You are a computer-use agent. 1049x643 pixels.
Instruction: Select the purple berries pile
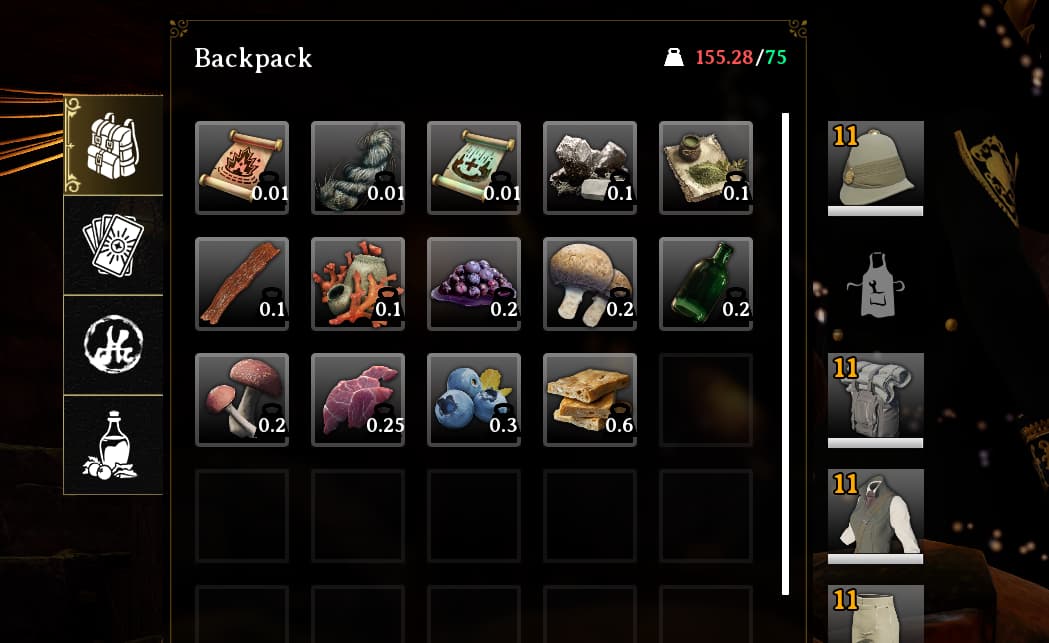click(474, 283)
